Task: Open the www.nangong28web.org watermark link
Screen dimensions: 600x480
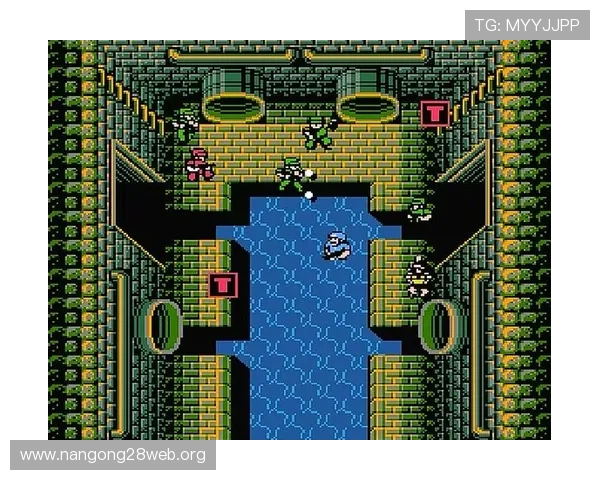Action: [x=112, y=455]
